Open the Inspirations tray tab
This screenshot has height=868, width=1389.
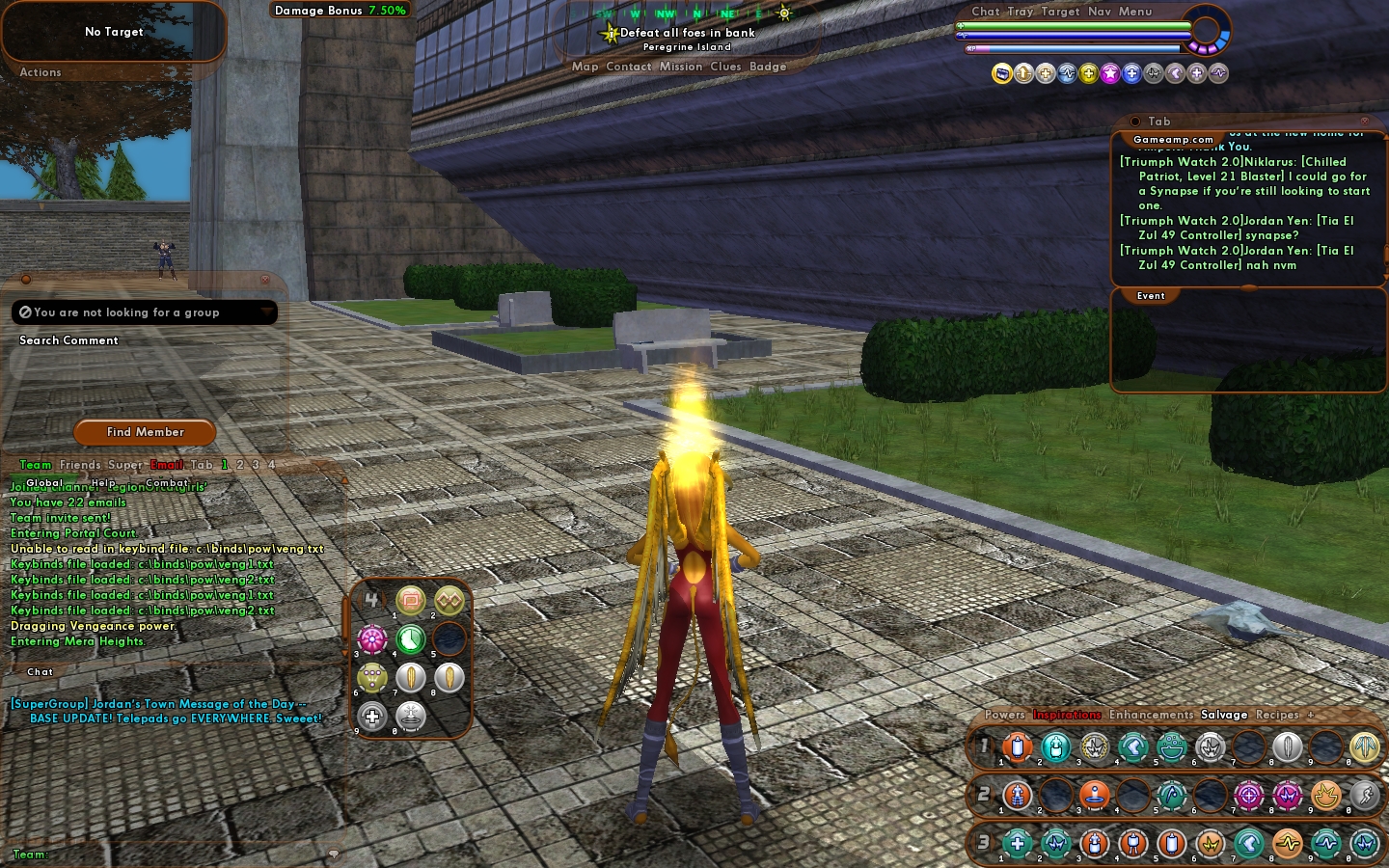click(x=1067, y=715)
